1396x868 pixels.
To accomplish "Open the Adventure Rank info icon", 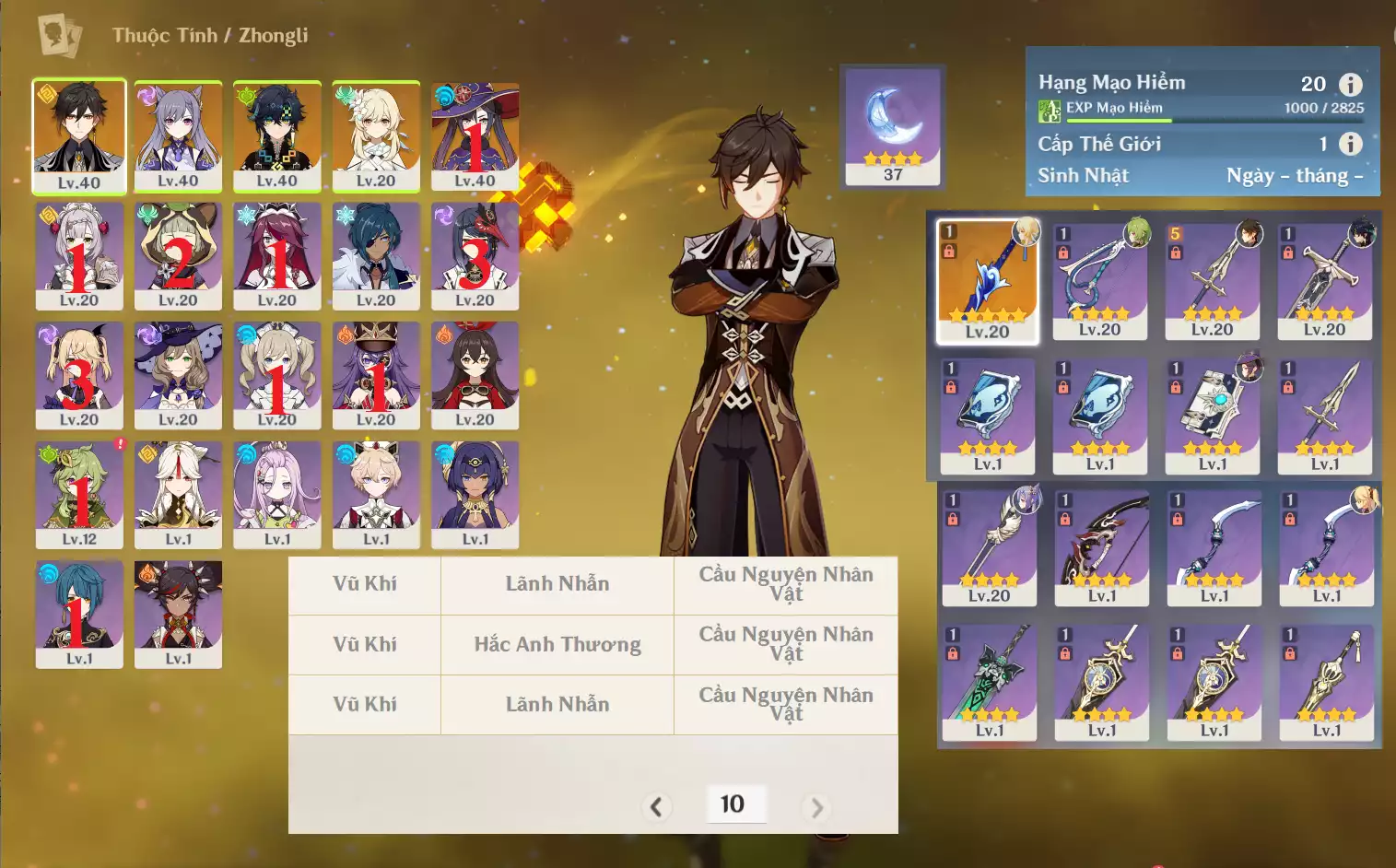I will [1350, 85].
